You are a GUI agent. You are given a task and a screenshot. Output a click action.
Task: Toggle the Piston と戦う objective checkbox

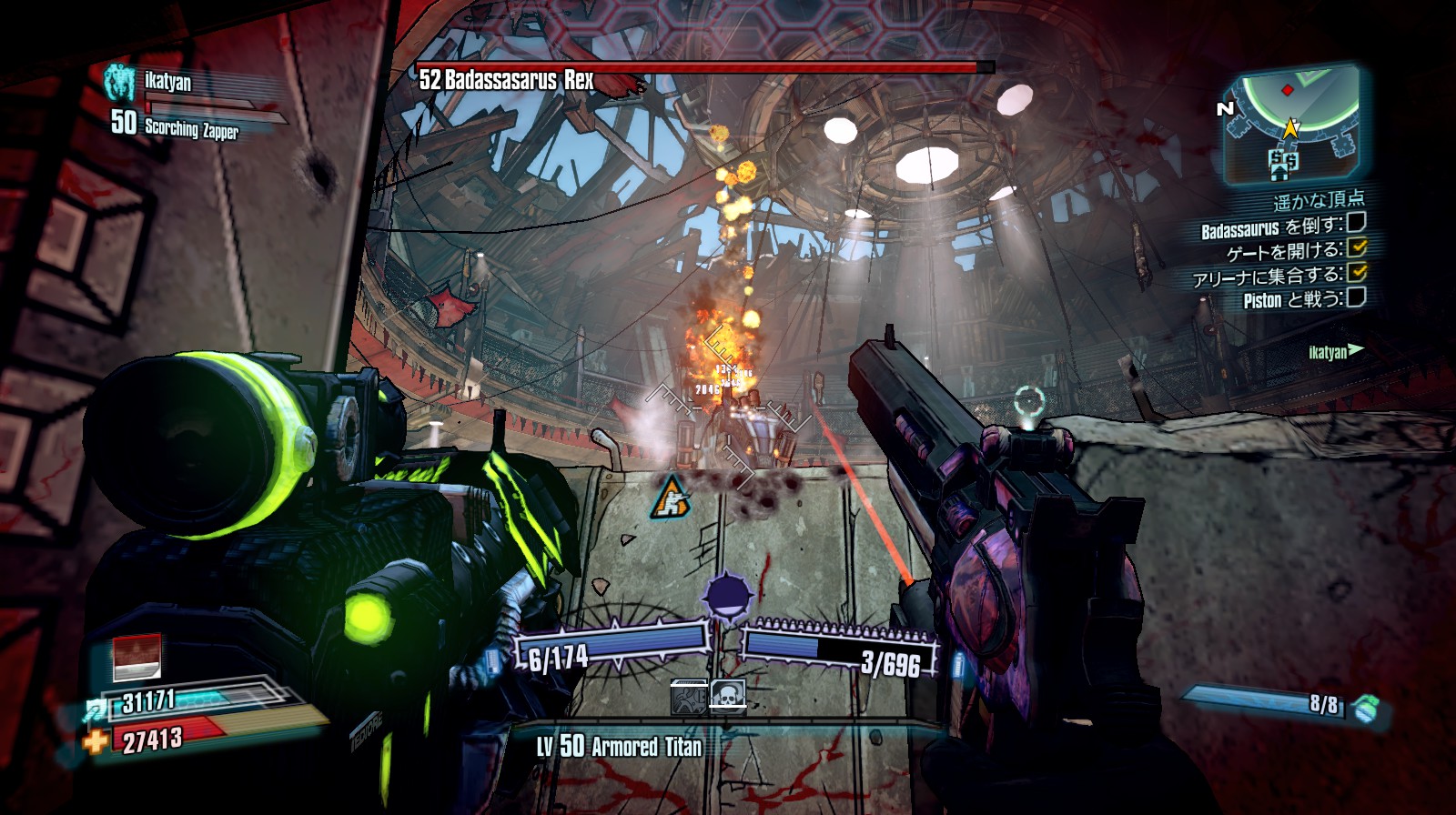tap(1356, 297)
